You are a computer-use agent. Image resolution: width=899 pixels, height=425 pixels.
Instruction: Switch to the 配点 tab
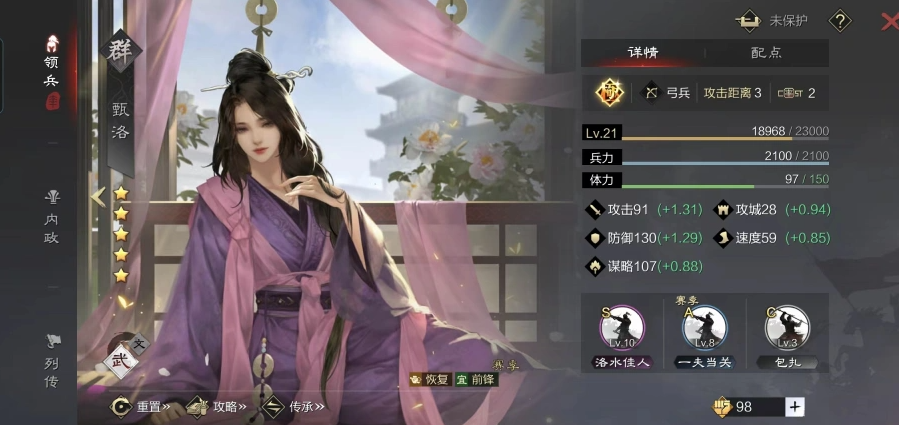[766, 53]
